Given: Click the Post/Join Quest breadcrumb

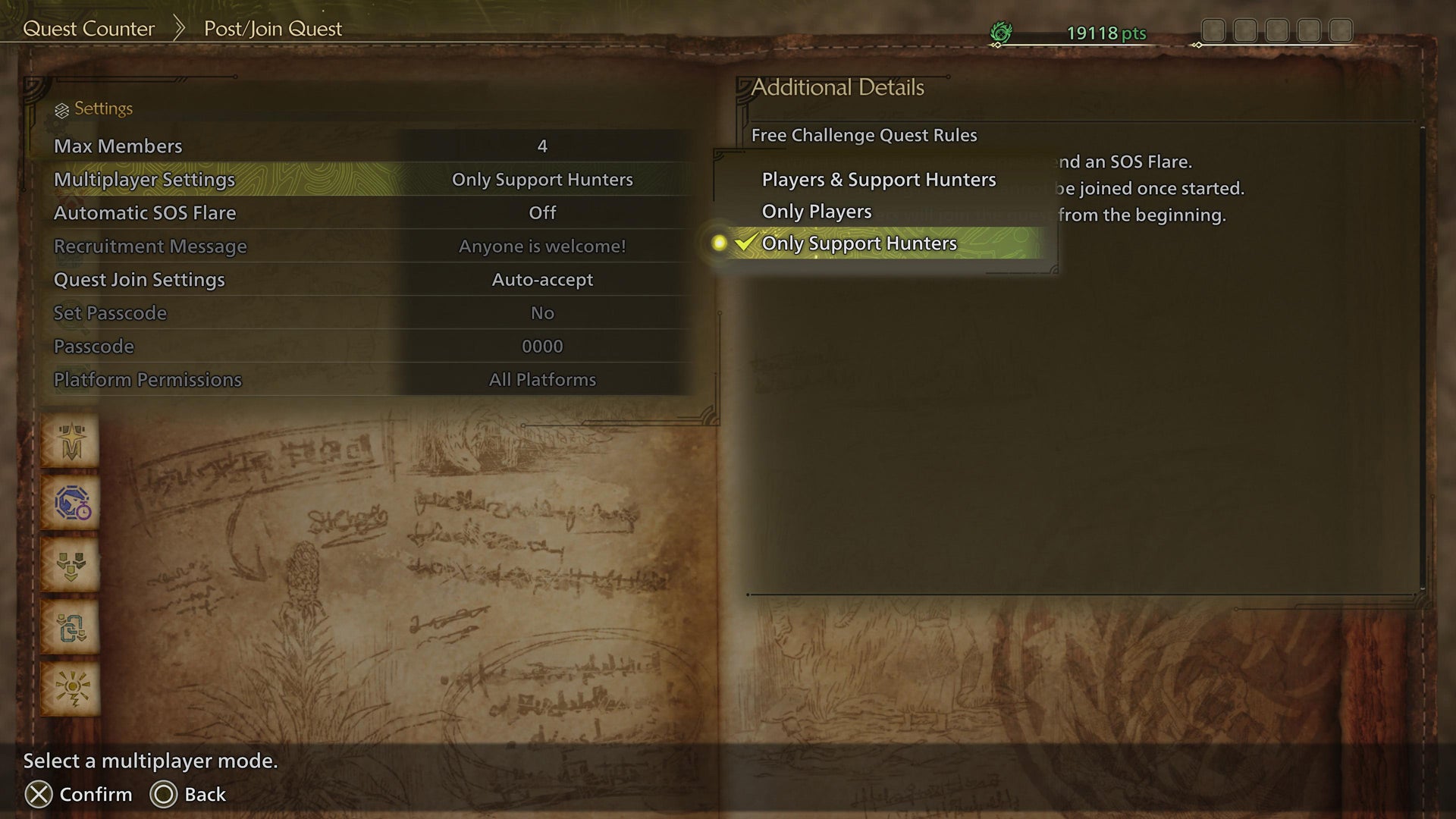Looking at the screenshot, I should click(x=271, y=28).
